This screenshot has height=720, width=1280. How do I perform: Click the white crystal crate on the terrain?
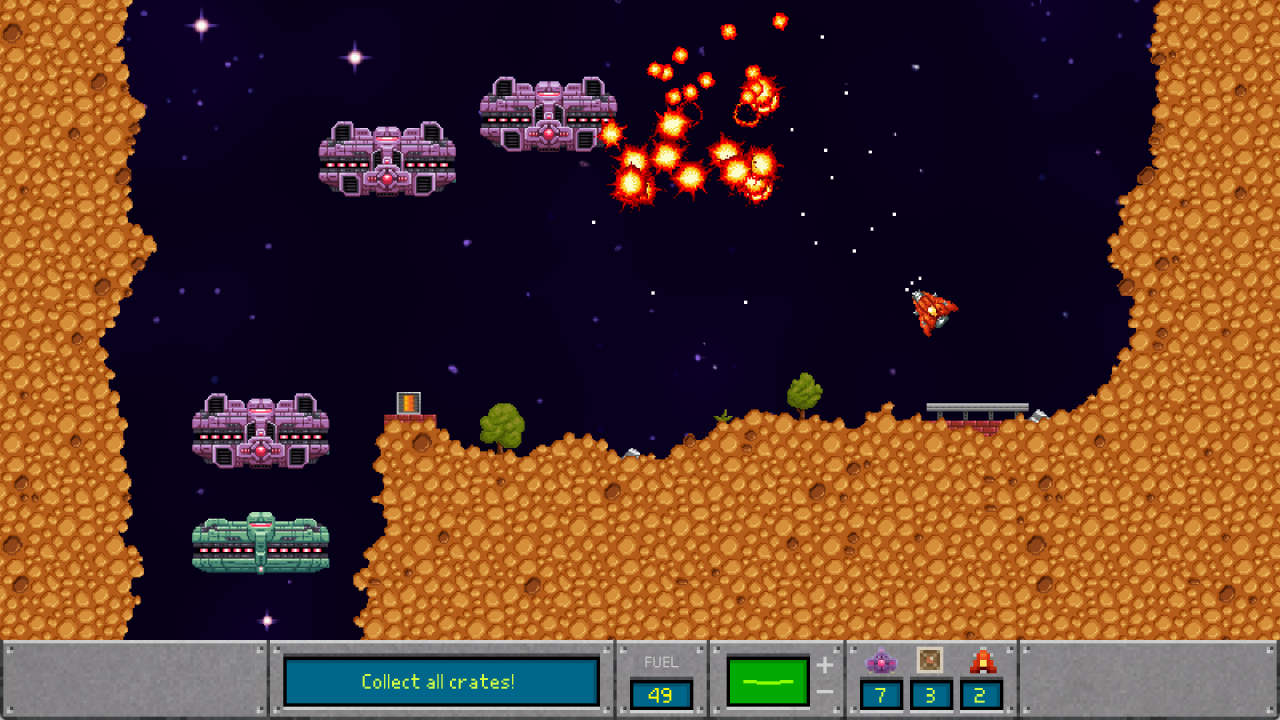tap(632, 451)
